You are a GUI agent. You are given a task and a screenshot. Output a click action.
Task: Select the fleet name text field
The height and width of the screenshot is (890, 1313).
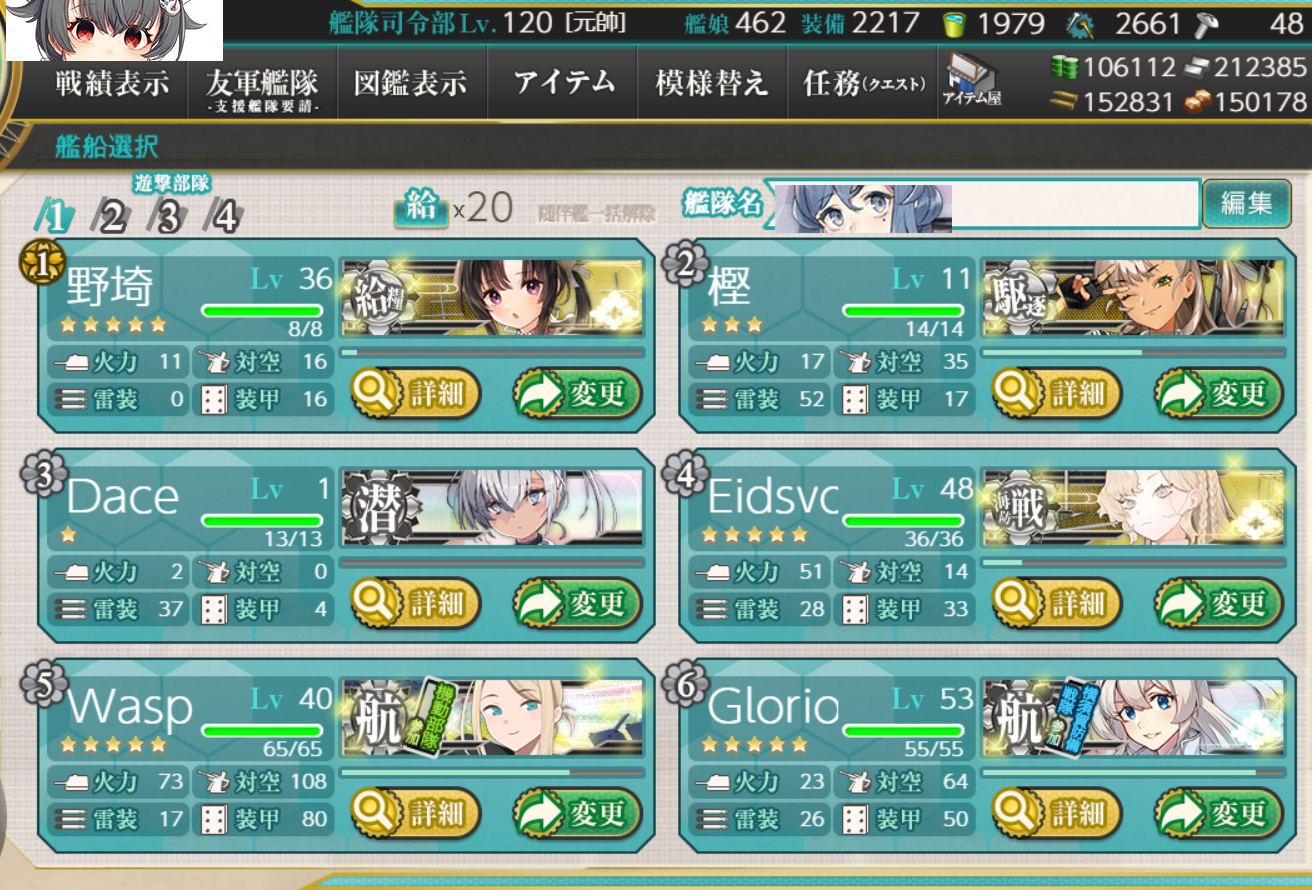1074,205
